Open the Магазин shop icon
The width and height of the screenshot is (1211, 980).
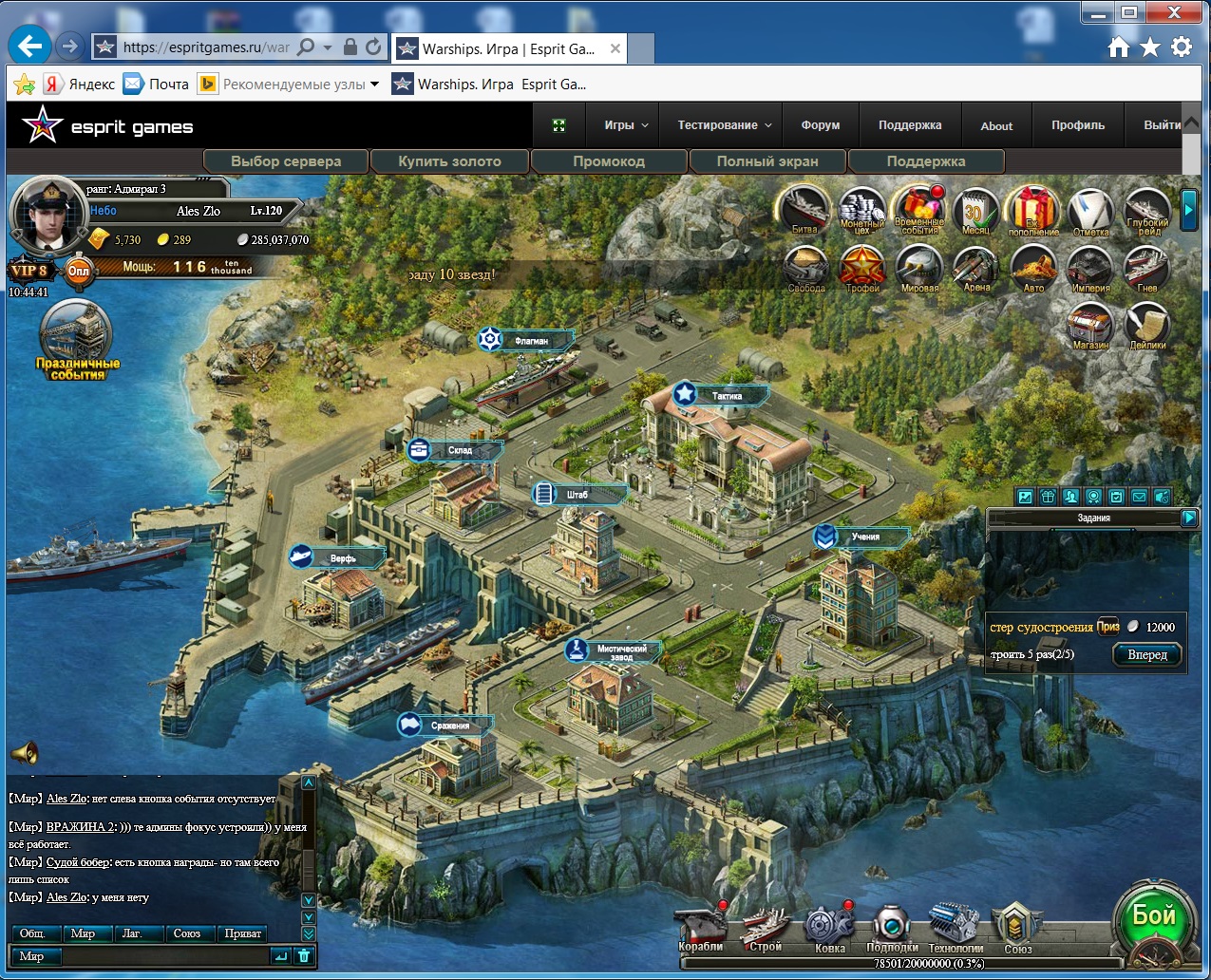click(x=1090, y=327)
